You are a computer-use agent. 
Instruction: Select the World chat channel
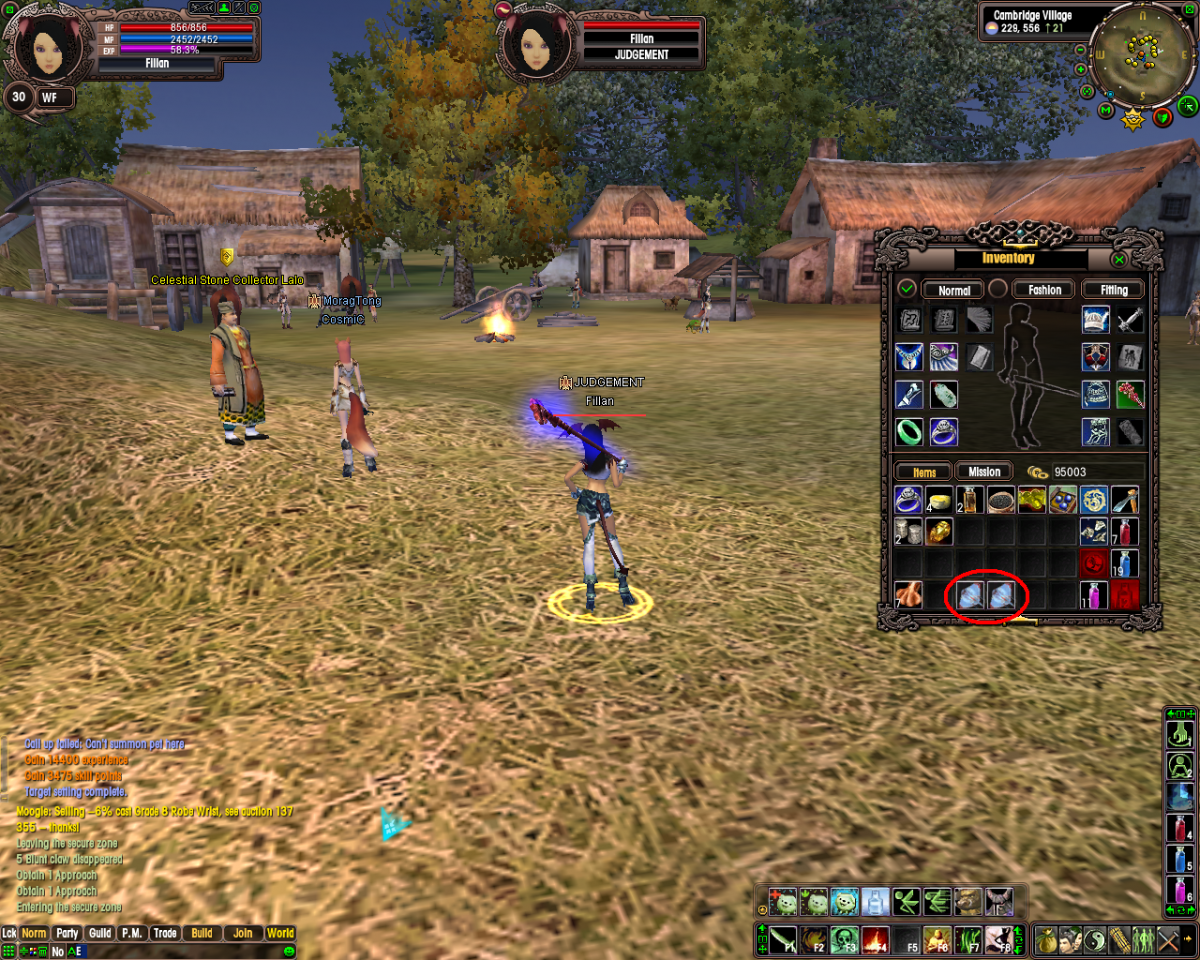[280, 933]
